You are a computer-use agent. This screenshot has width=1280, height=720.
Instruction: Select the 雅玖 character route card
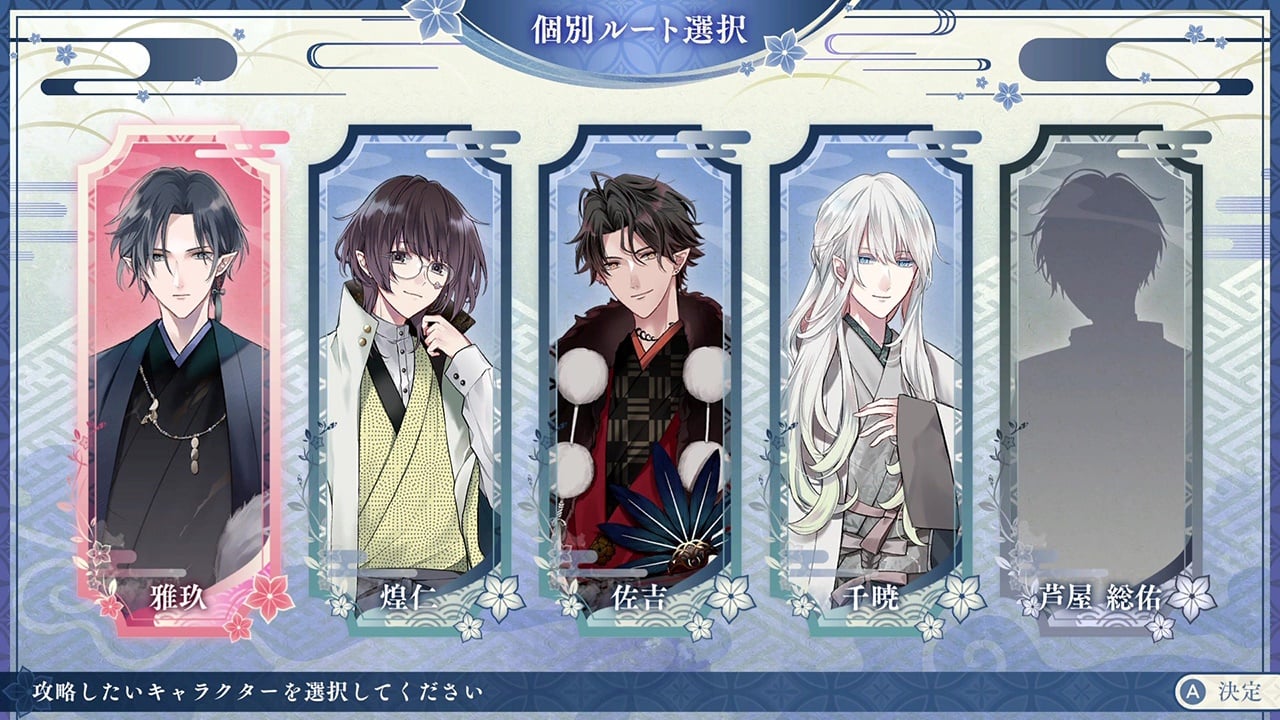(178, 380)
